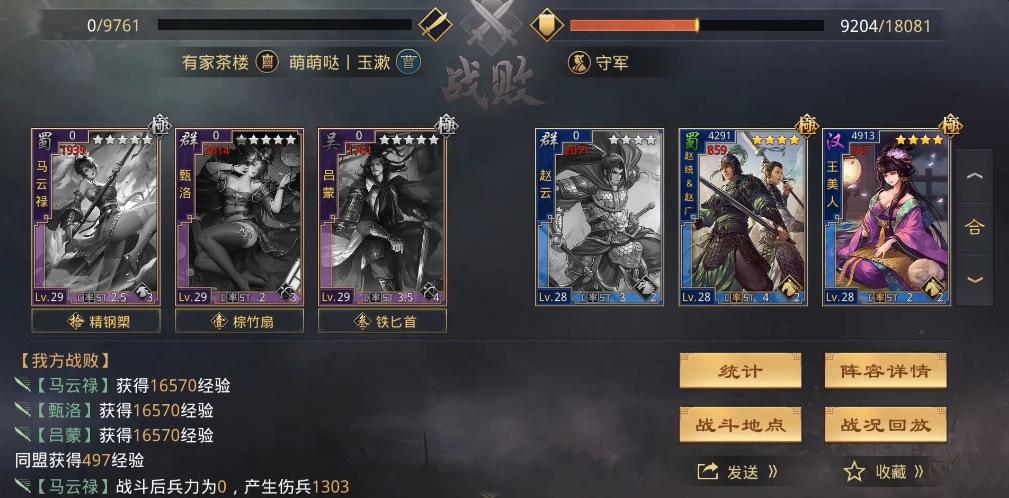The height and width of the screenshot is (498, 1009).
Task: Favorite this report with 收藏
Action: [884, 471]
